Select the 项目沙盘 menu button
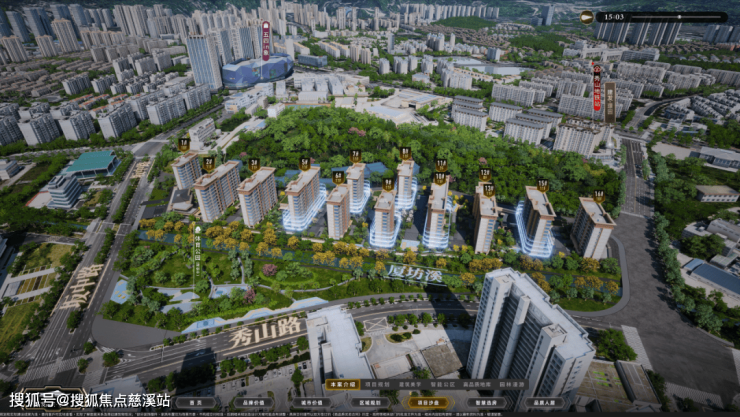Image resolution: width=740 pixels, height=417 pixels. click(x=426, y=403)
